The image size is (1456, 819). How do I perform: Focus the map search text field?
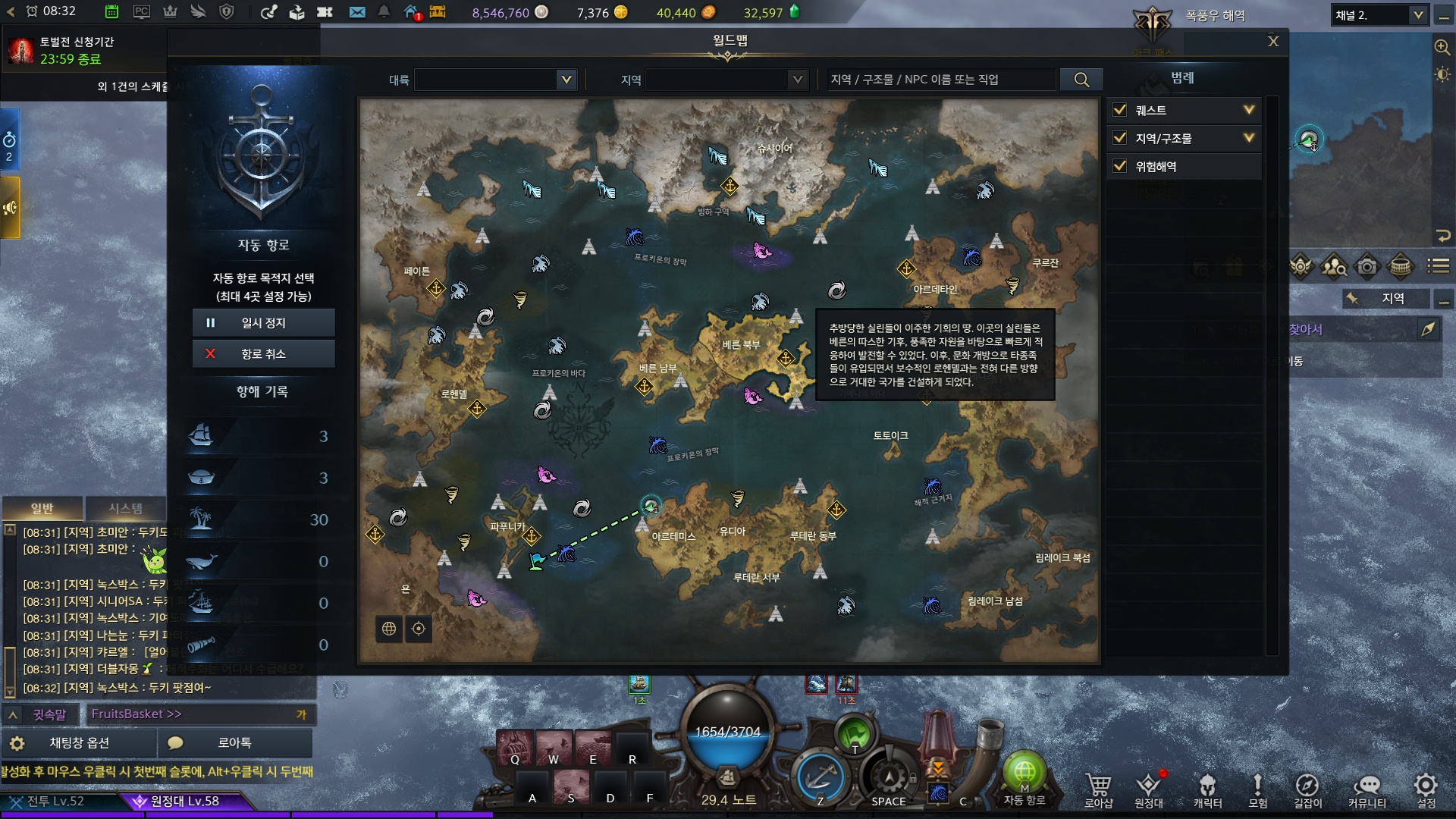point(940,80)
